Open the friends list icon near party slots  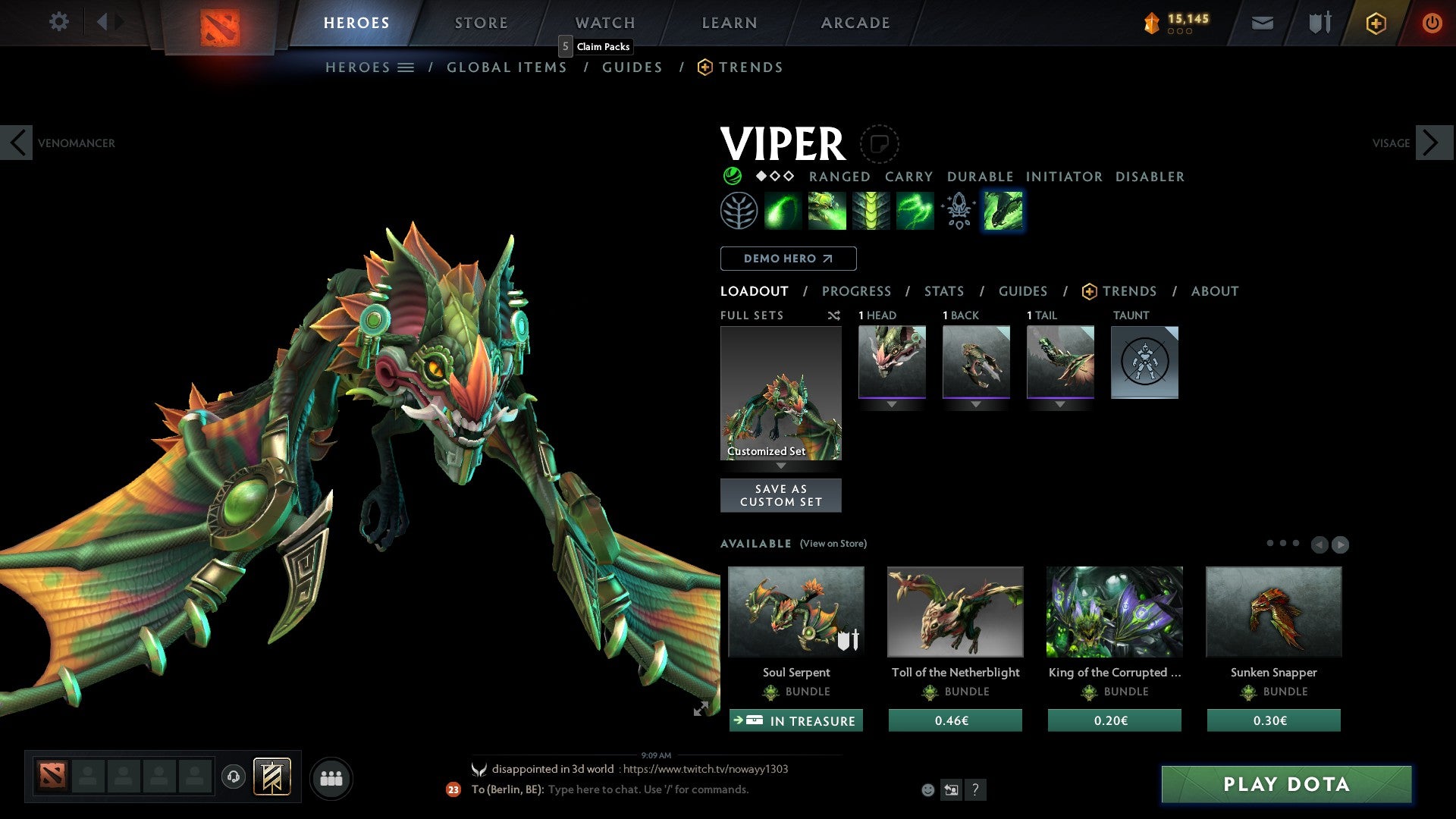pyautogui.click(x=331, y=777)
